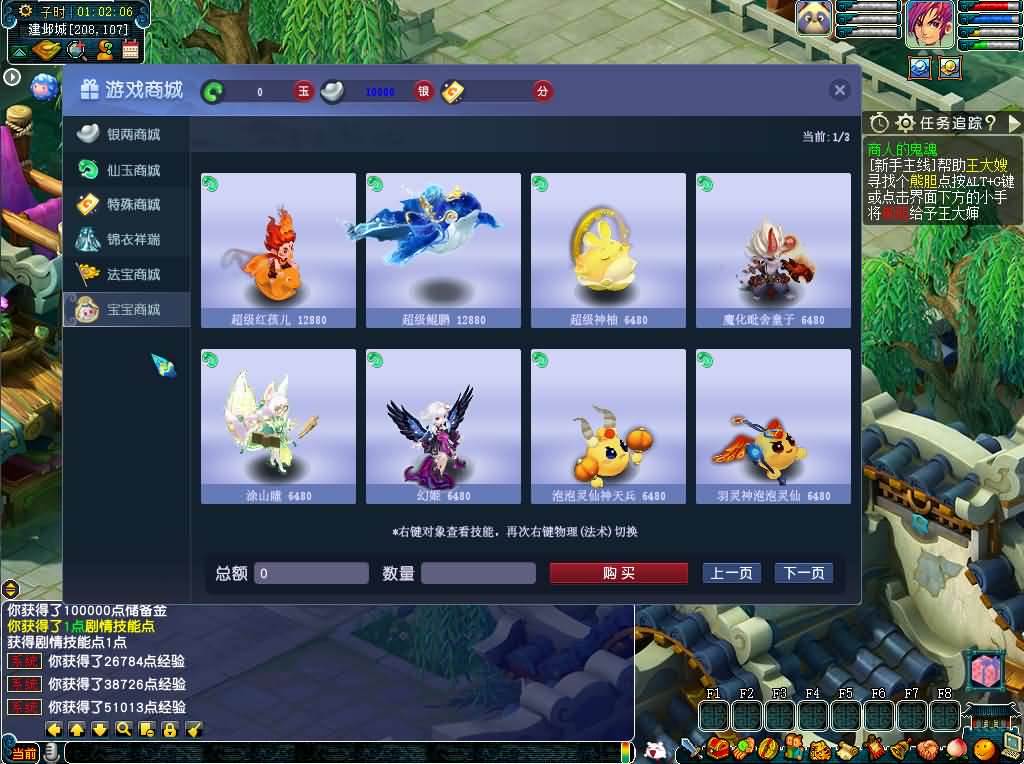Select the 幻姬 pet card
This screenshot has width=1024, height=764.
(x=443, y=426)
